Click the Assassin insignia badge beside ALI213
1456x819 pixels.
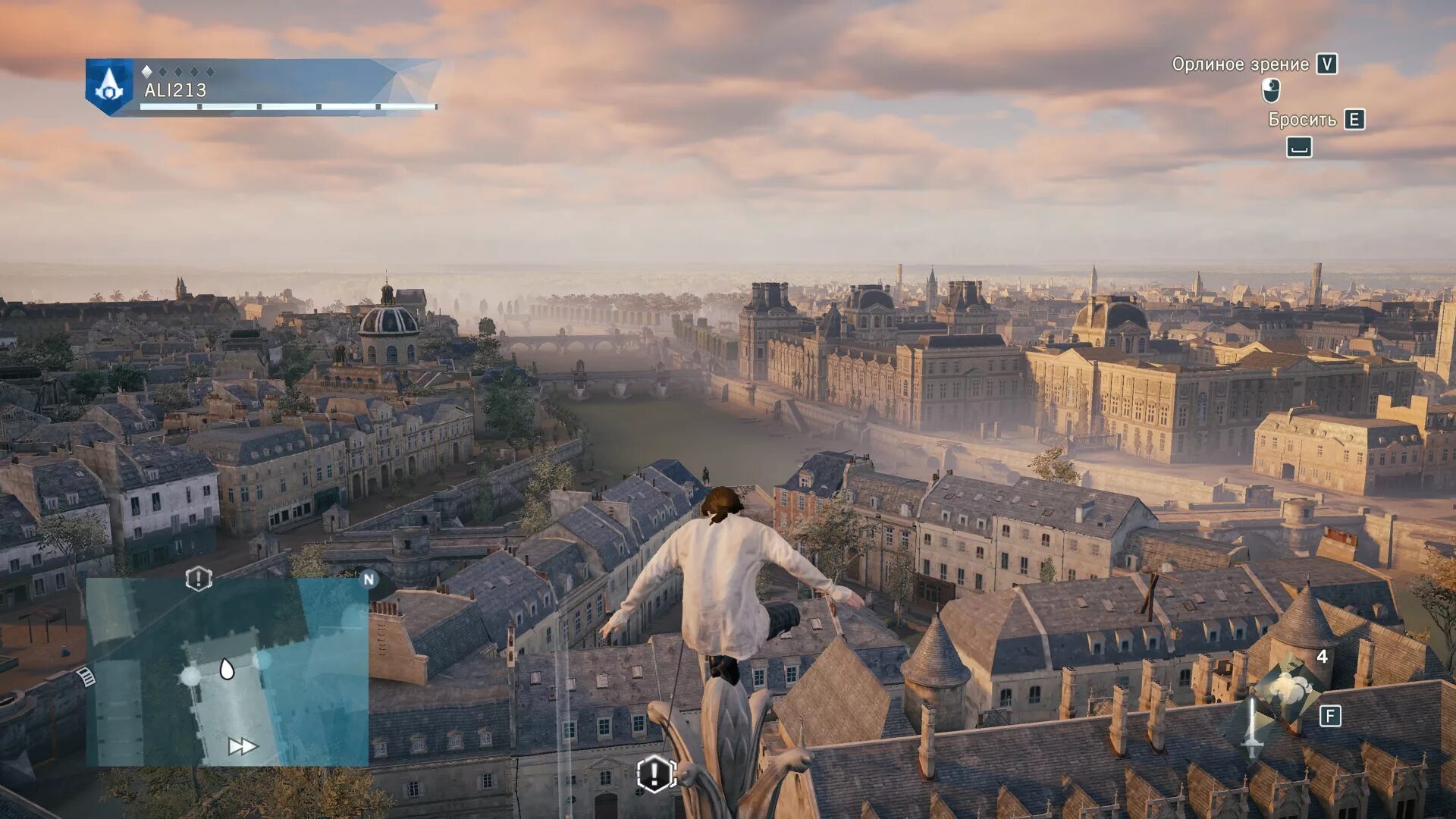click(109, 86)
